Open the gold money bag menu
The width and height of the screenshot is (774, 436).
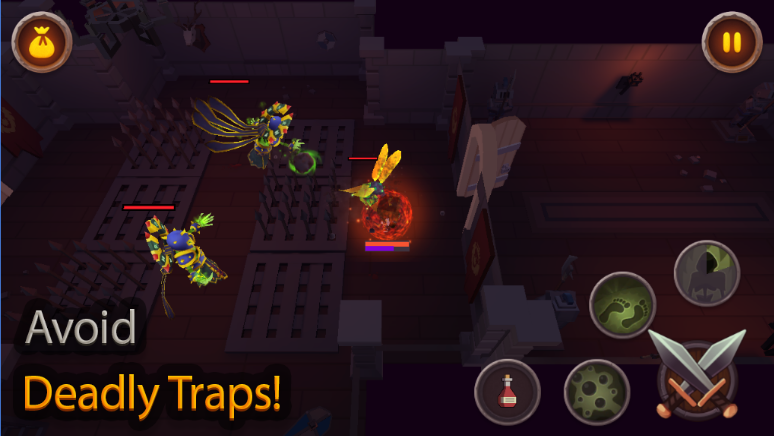pos(42,43)
